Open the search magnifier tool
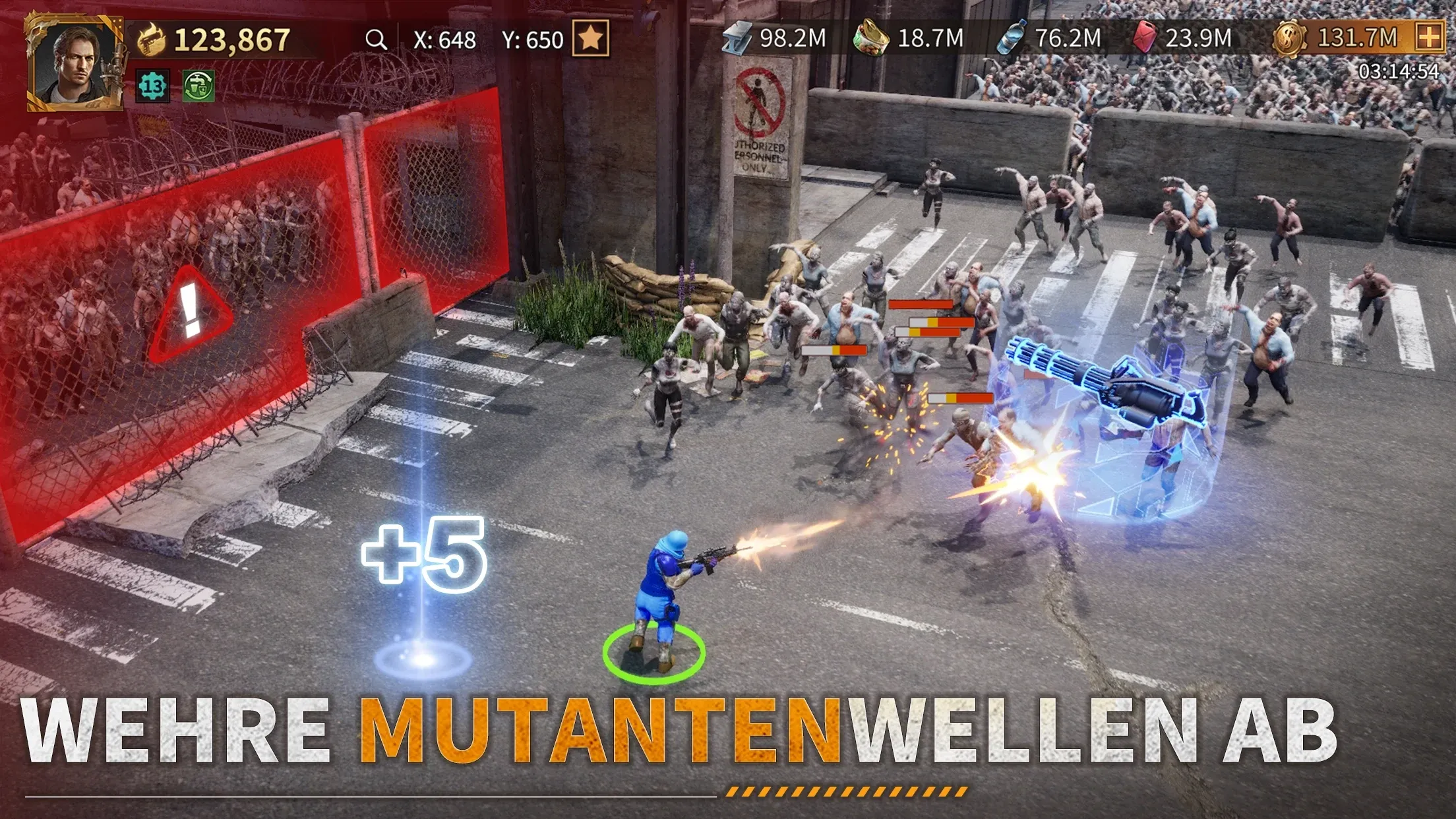Screen dimensions: 1456x819 pos(378,40)
